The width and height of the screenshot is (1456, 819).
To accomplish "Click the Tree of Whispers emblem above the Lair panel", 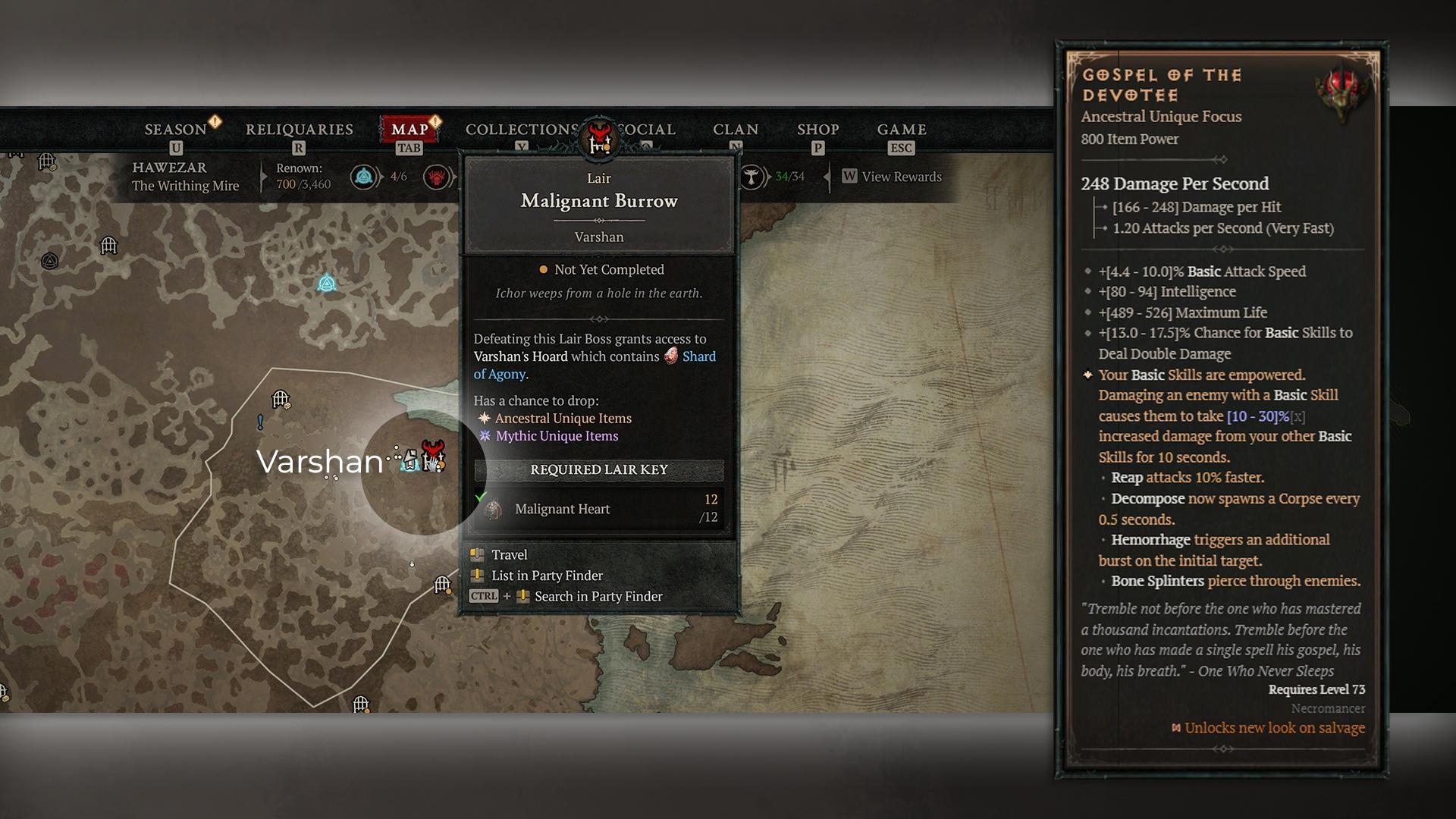I will click(598, 139).
